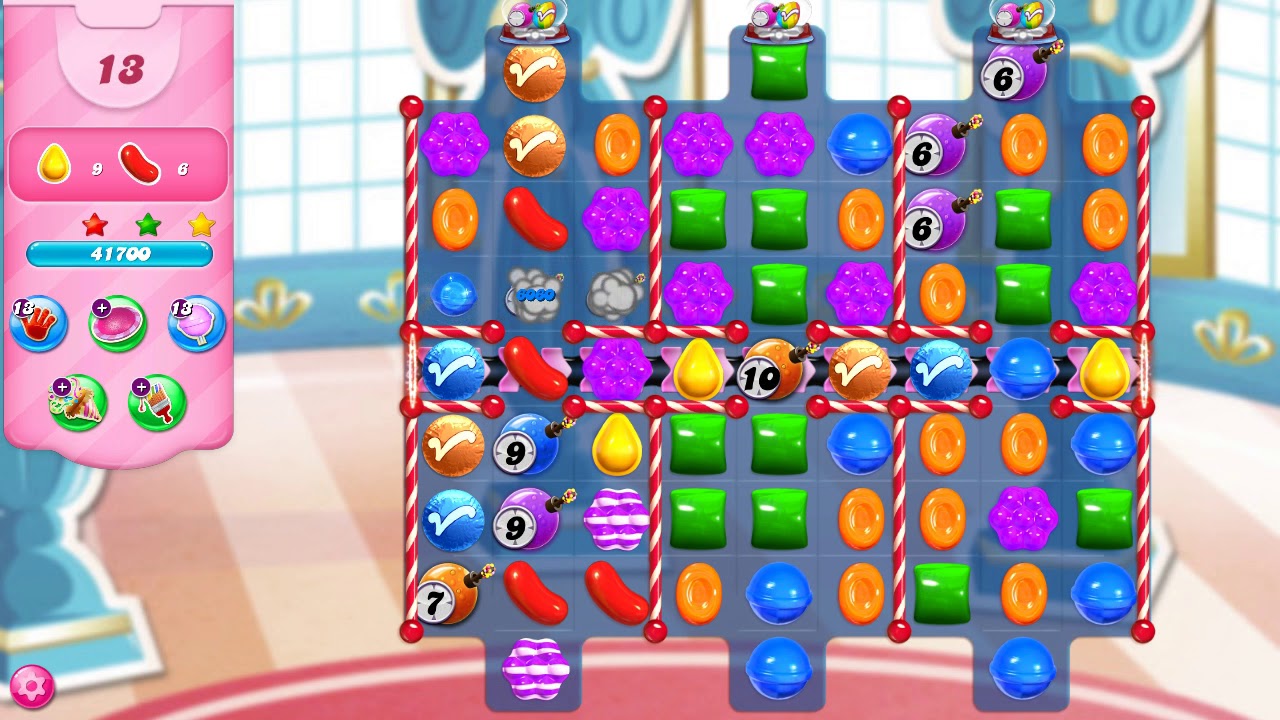Open the settings gear menu

click(32, 686)
